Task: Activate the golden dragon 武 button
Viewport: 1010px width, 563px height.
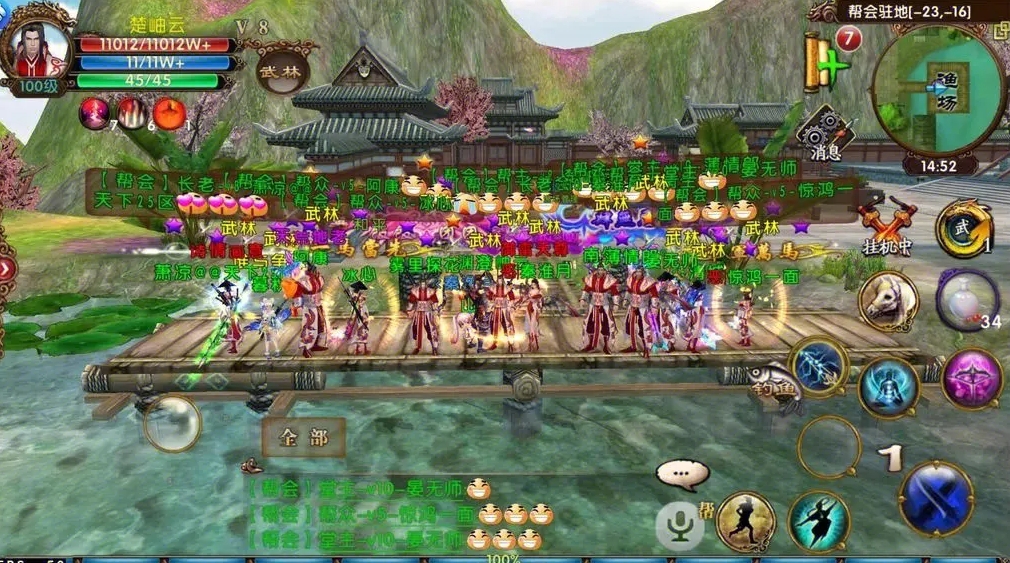Action: pyautogui.click(x=964, y=228)
